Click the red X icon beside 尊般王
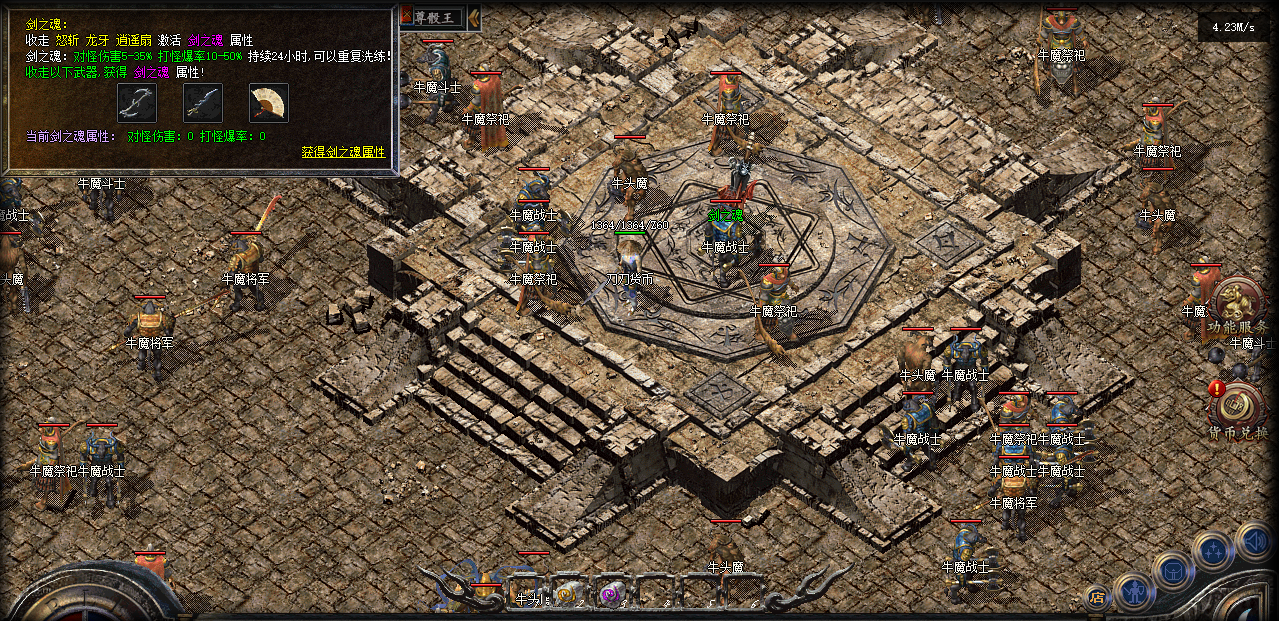1279x621 pixels. coord(406,16)
